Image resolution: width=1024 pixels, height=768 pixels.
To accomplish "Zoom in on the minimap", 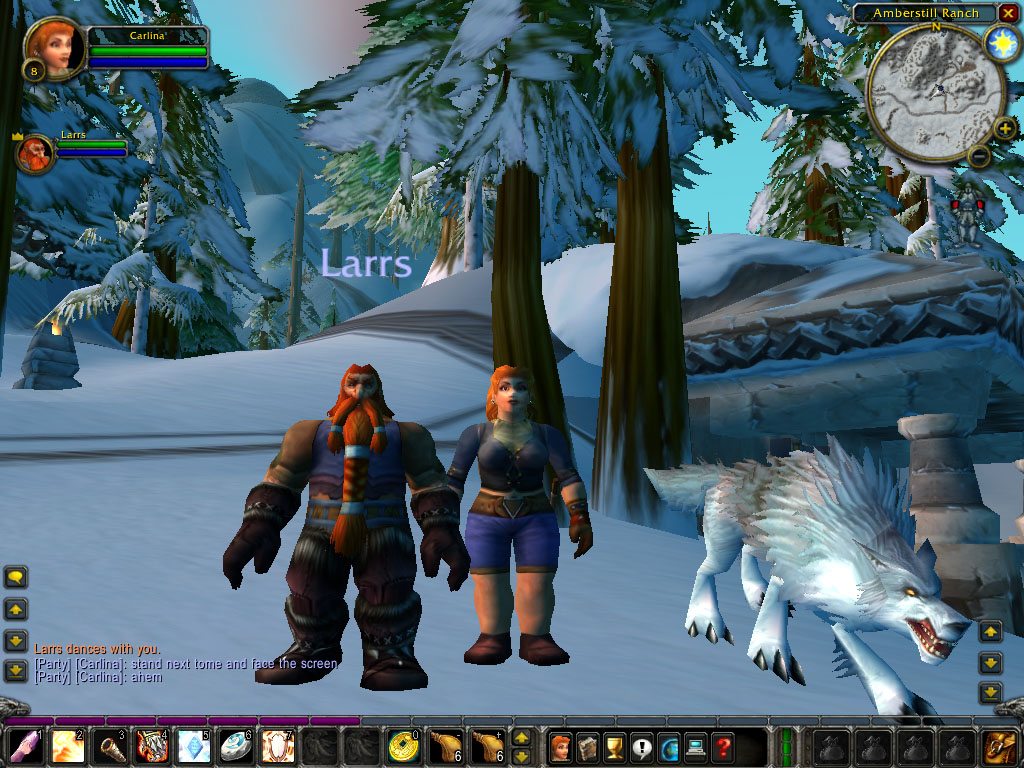I will 1004,128.
